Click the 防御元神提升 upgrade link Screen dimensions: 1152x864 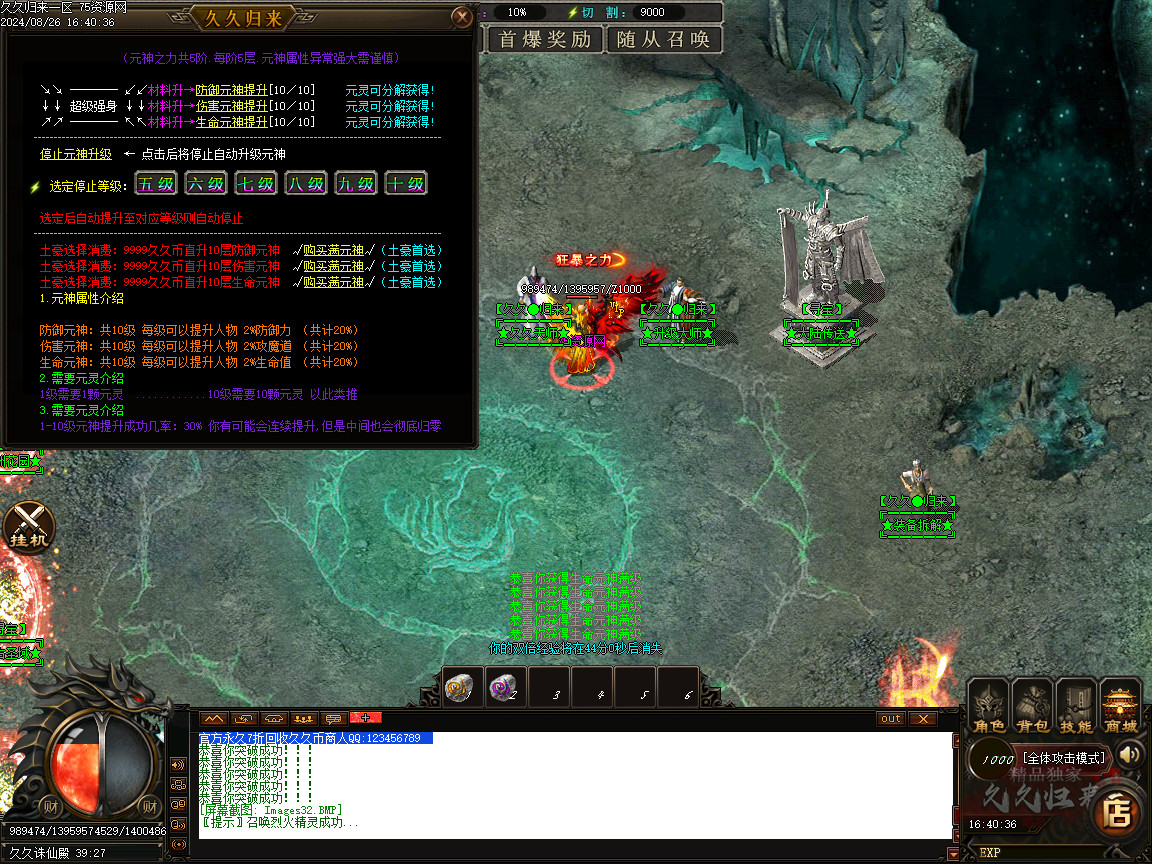(x=231, y=90)
